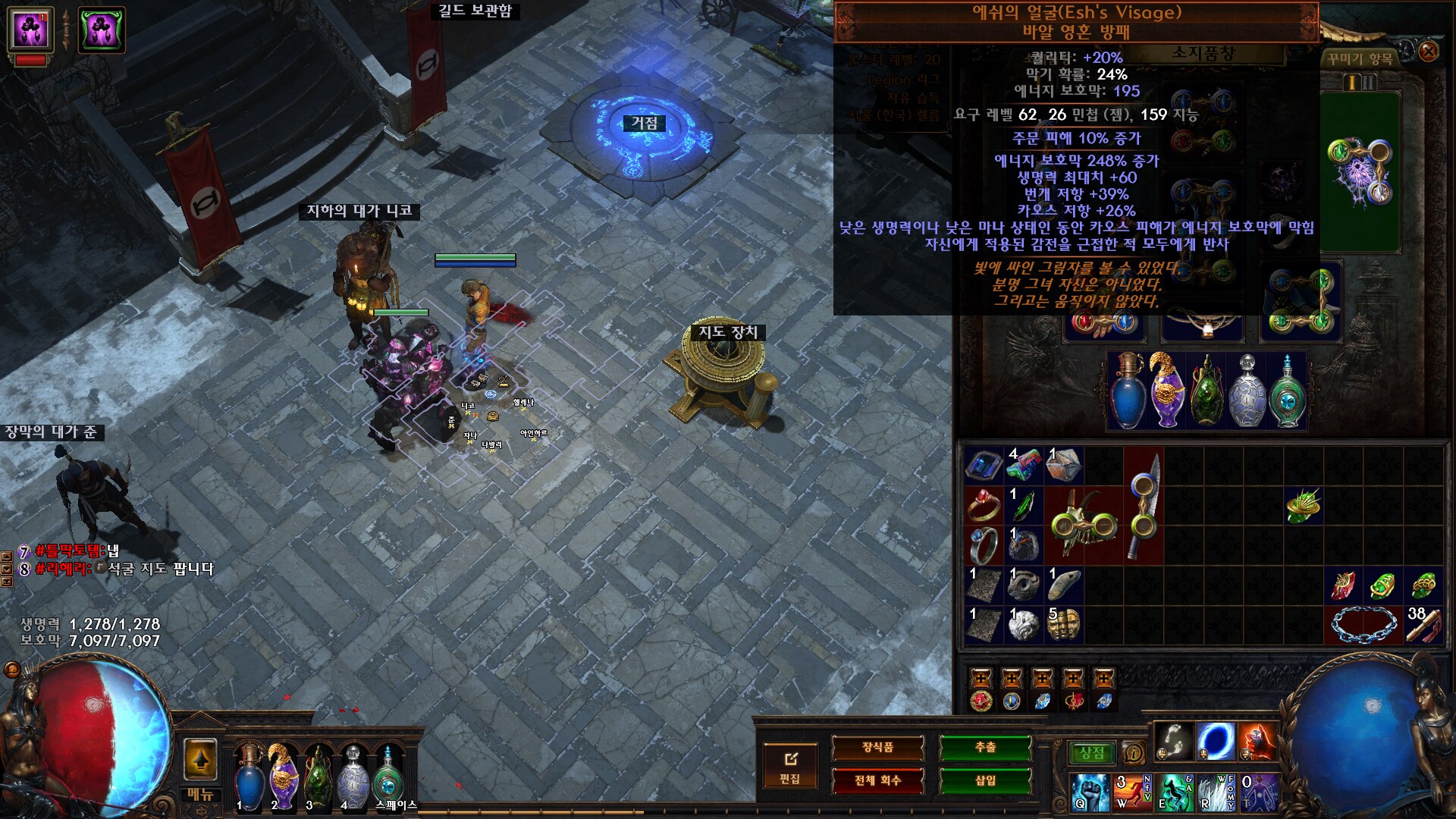
Task: Click the green 추출 button
Action: (985, 748)
